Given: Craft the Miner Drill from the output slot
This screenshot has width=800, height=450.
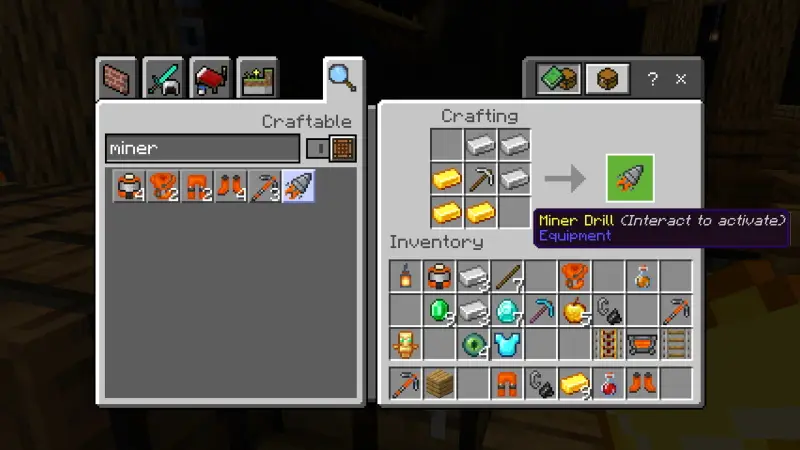Looking at the screenshot, I should (630, 179).
